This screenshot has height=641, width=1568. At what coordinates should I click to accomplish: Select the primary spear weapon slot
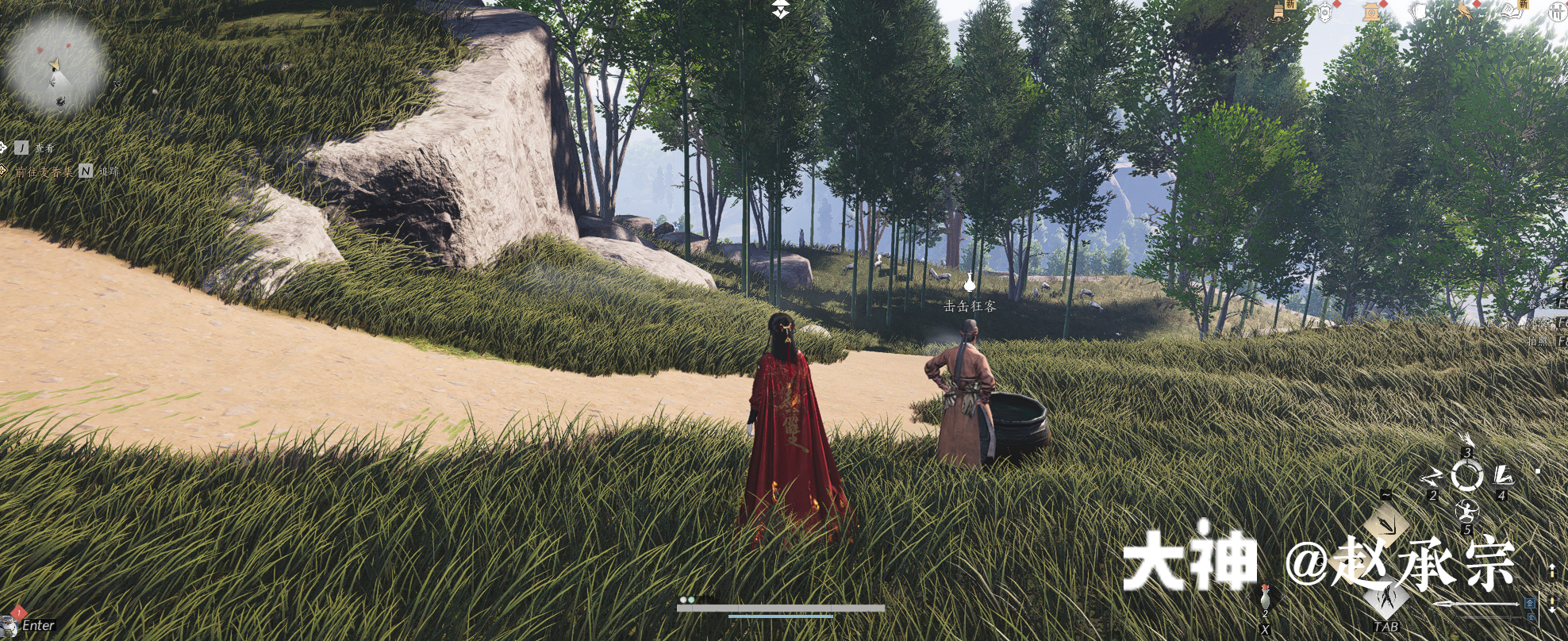tap(1478, 605)
